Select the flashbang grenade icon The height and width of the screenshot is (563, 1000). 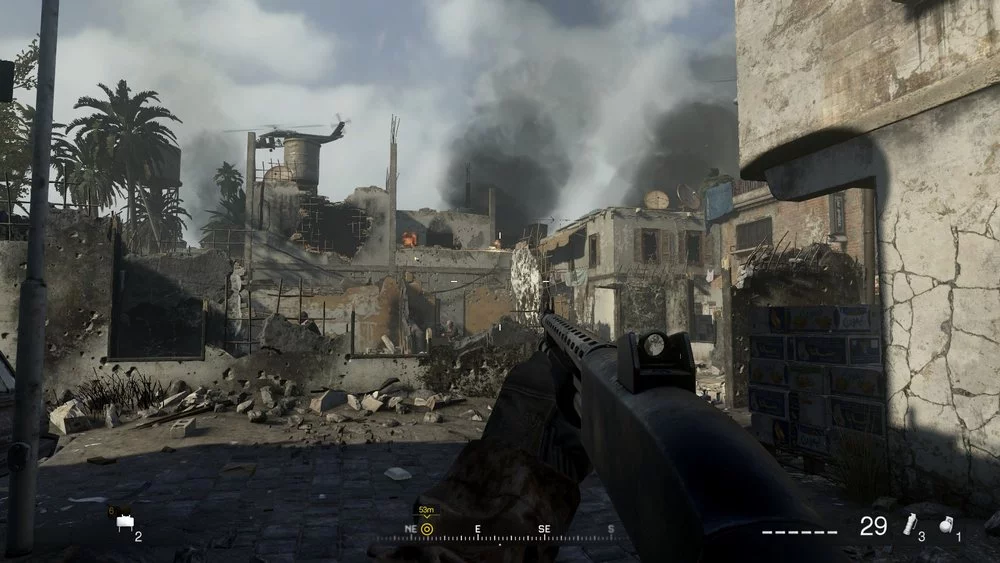(909, 524)
